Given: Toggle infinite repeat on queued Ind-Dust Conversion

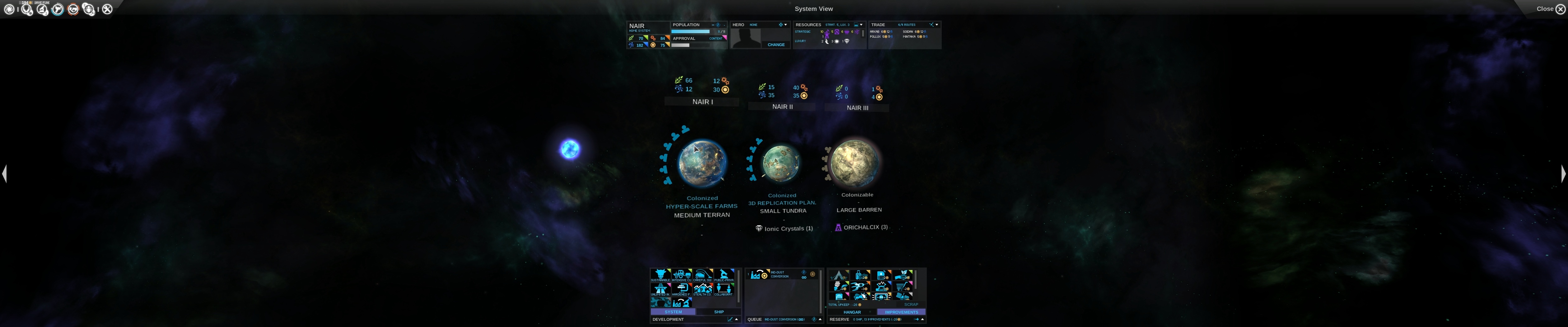Looking at the screenshot, I should [804, 278].
